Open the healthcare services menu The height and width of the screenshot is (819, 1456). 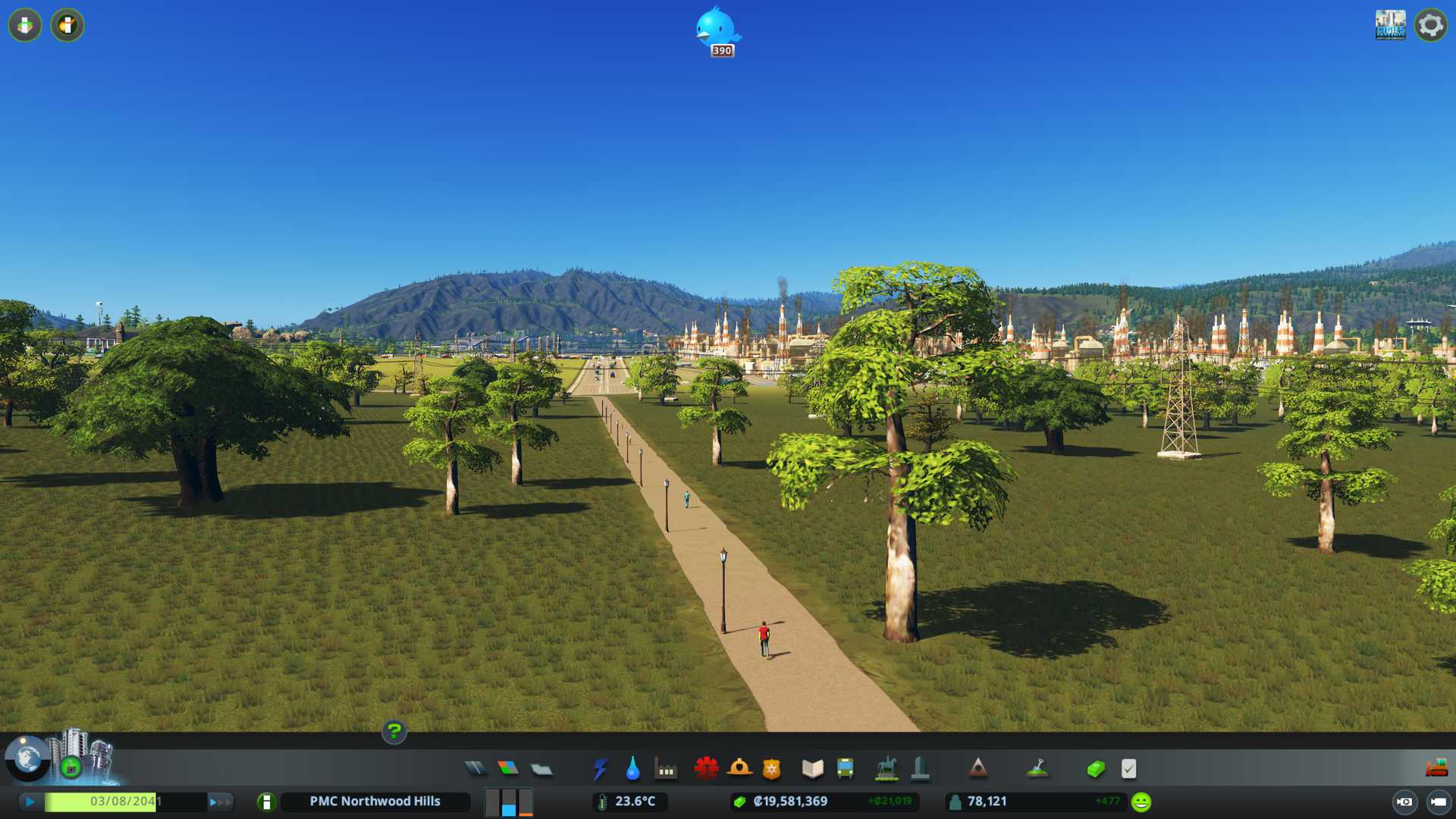[x=706, y=769]
